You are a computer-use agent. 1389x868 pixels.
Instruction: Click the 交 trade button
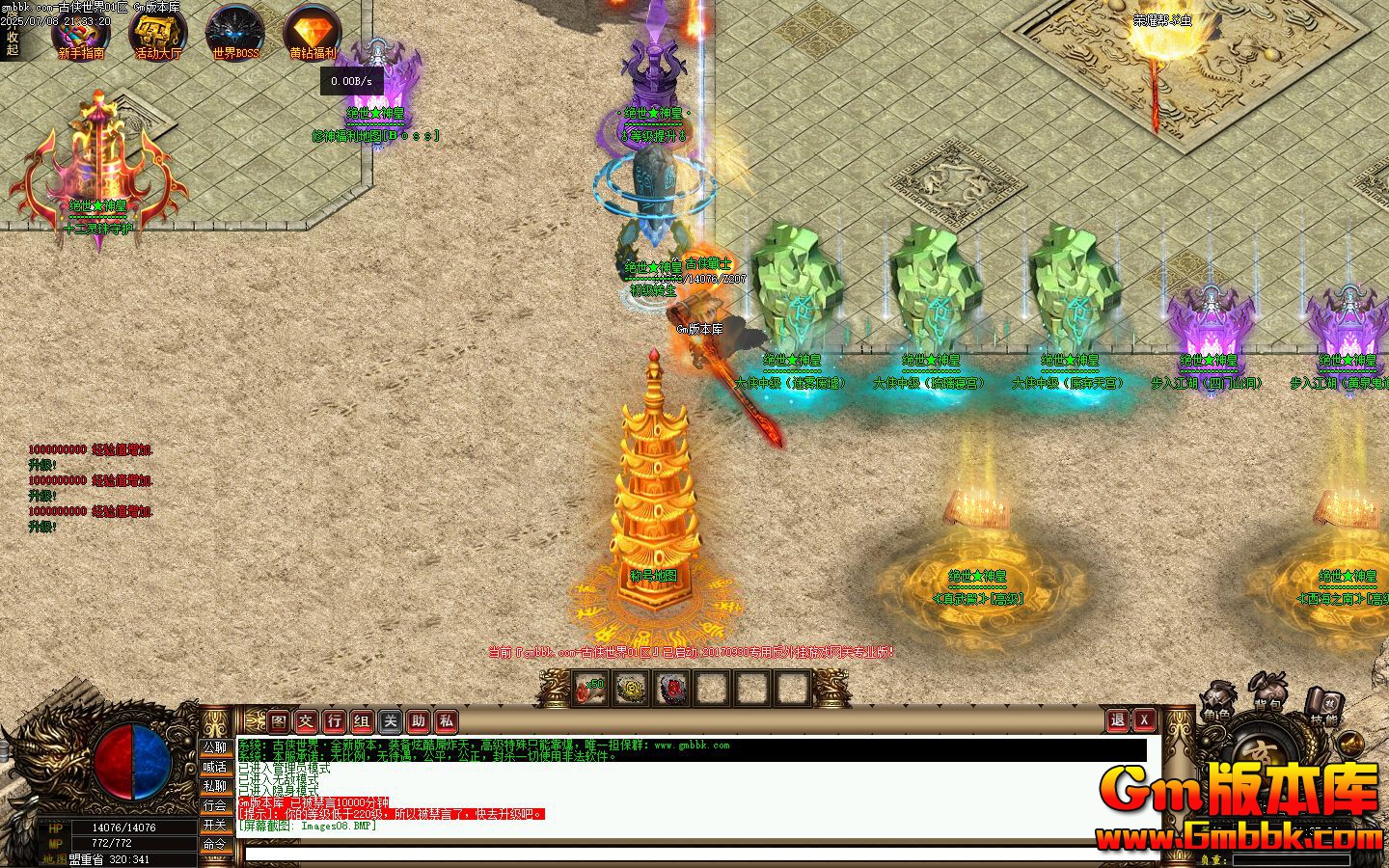[x=307, y=720]
